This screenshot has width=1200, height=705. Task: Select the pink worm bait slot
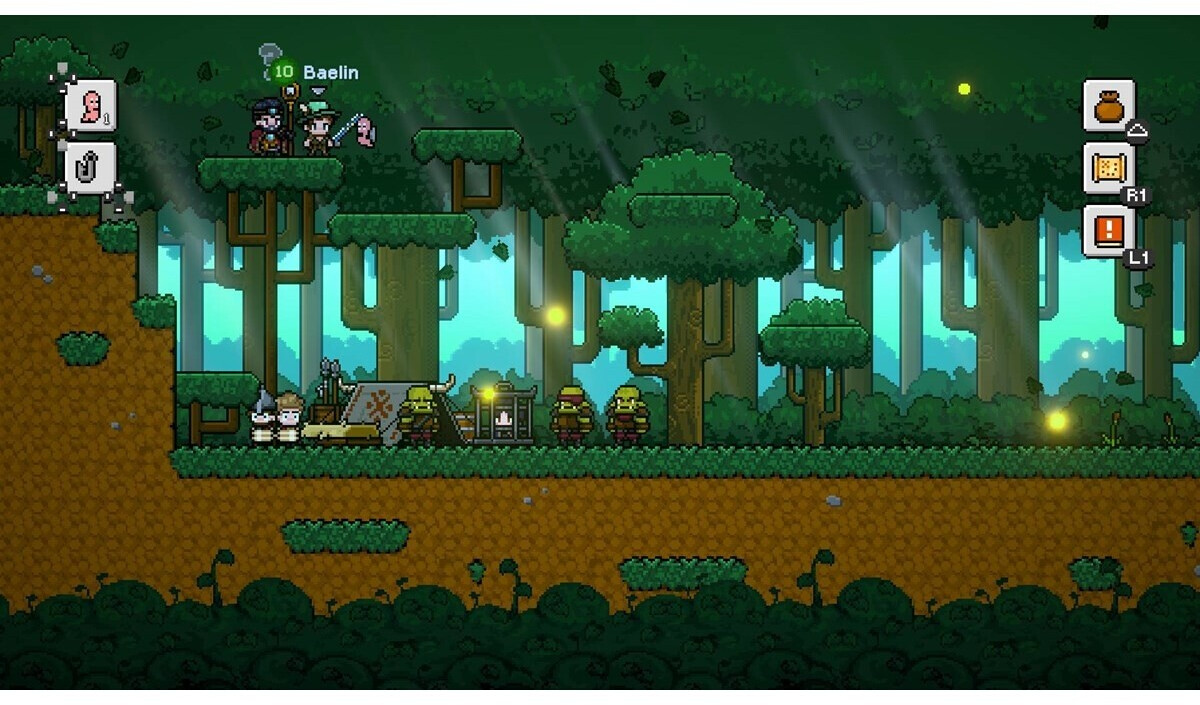pos(91,105)
